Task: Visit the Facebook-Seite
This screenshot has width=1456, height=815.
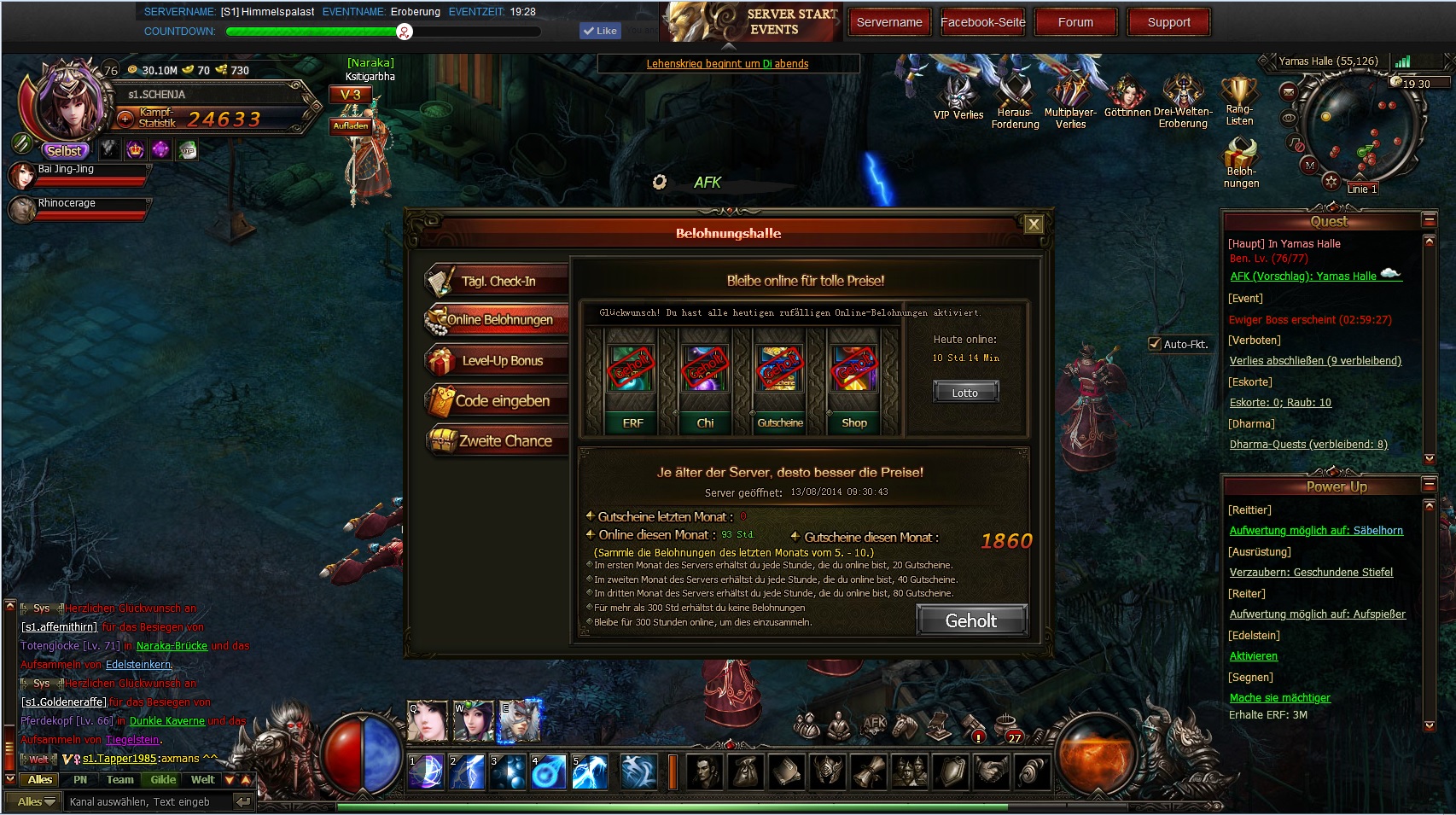Action: 982,22
